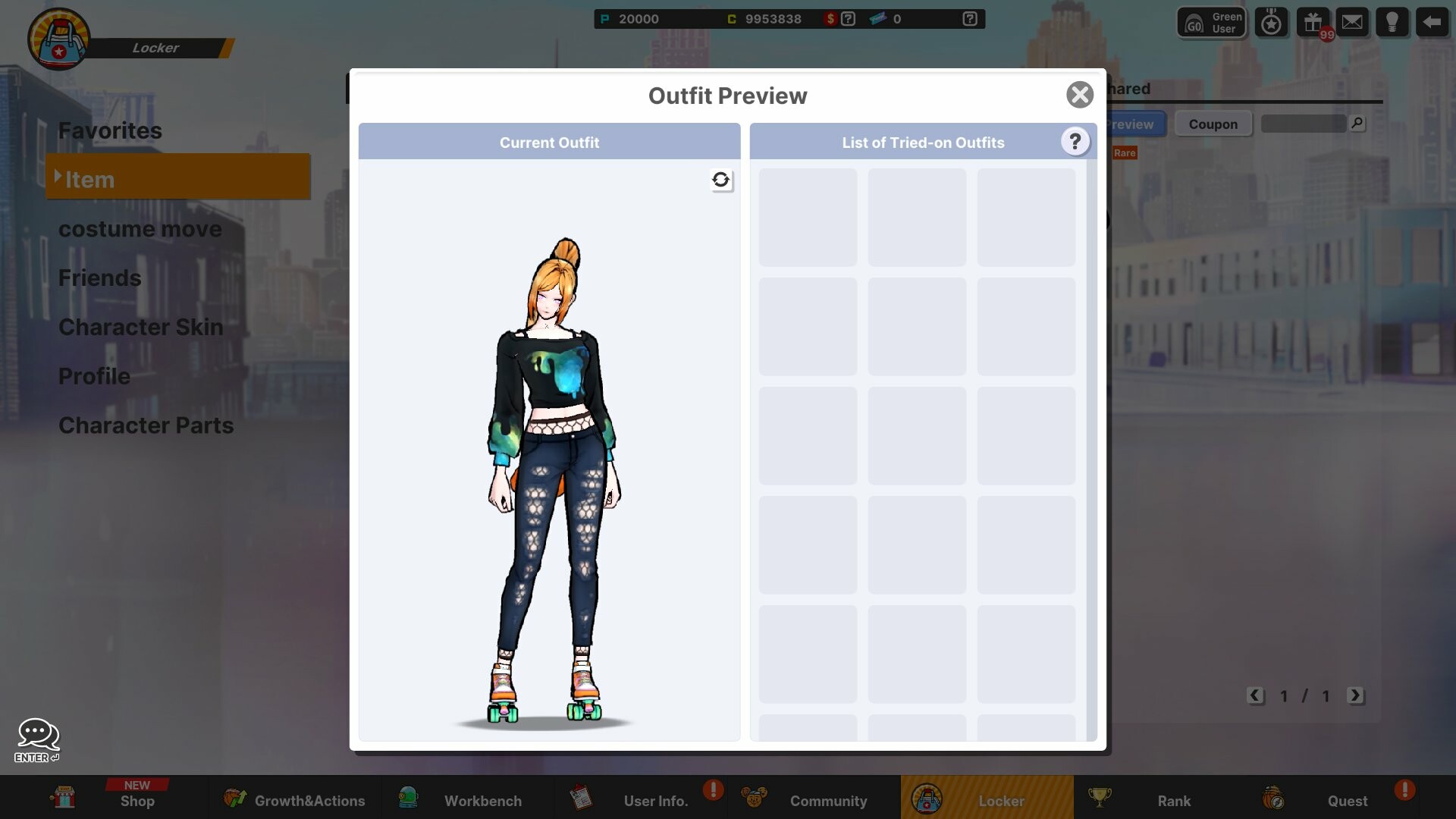
Task: Click the search field near the magnifier
Action: (x=1303, y=123)
